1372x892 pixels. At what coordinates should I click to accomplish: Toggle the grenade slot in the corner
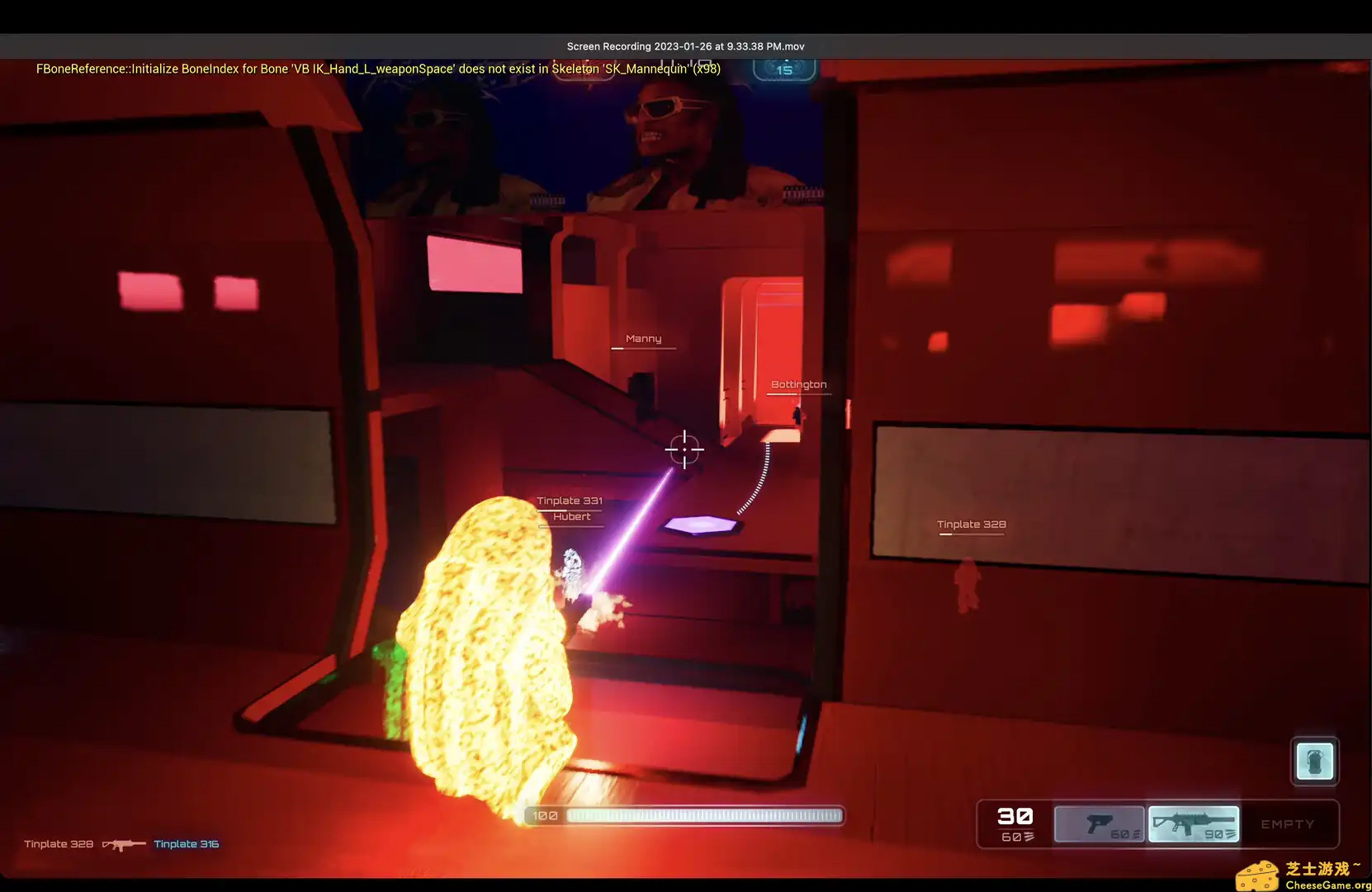[x=1315, y=761]
